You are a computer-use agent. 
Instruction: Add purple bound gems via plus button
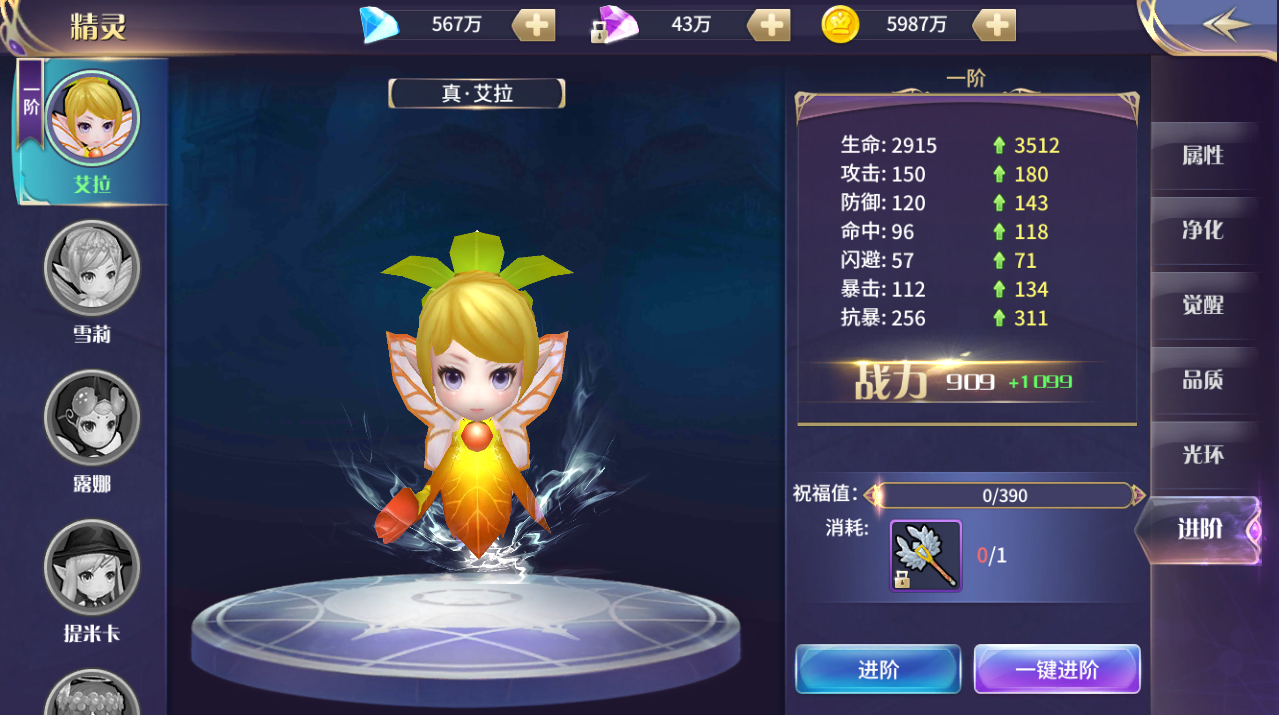769,25
